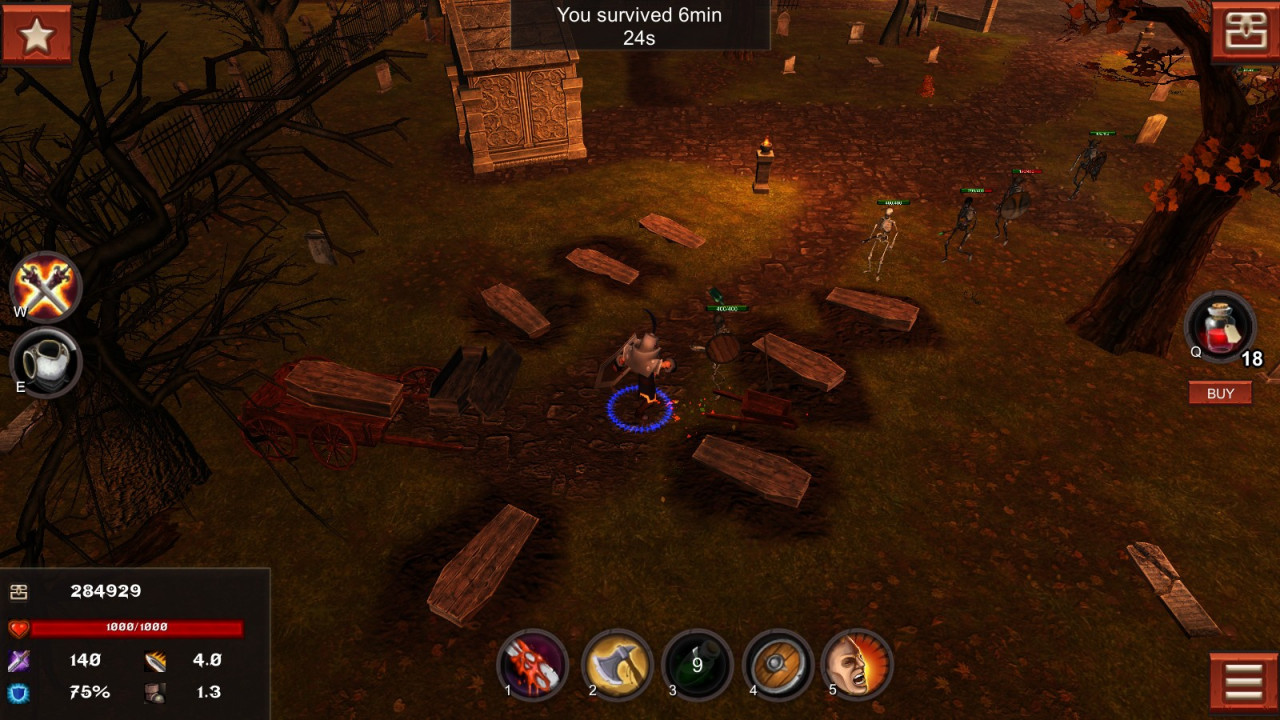Activate the silver chest armor ability
1280x720 pixels.
(46, 361)
